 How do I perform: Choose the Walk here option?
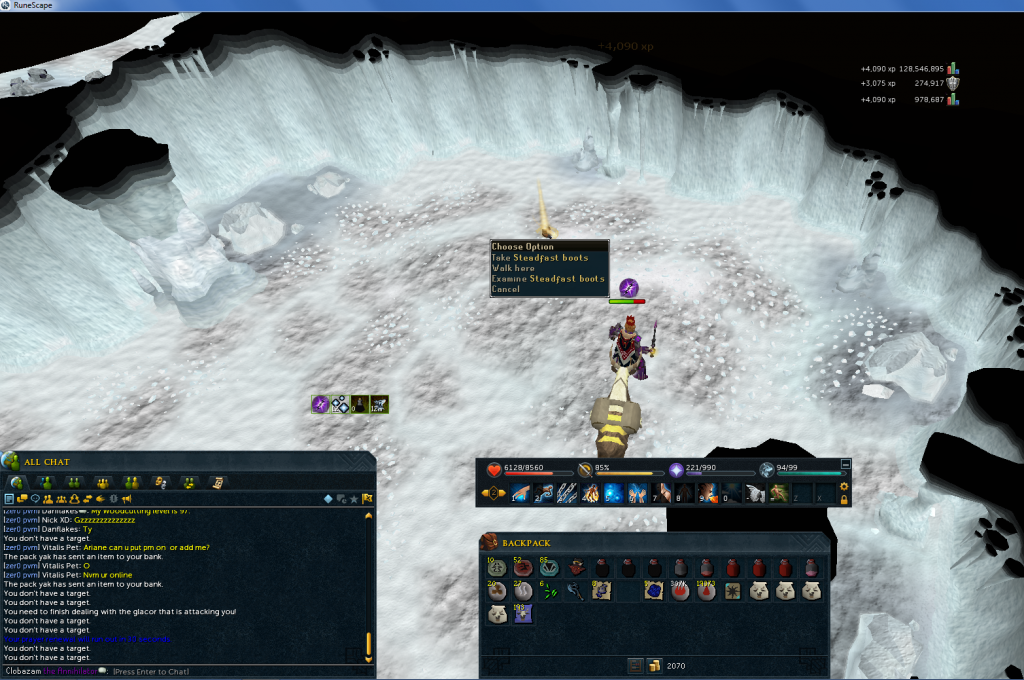[x=513, y=268]
